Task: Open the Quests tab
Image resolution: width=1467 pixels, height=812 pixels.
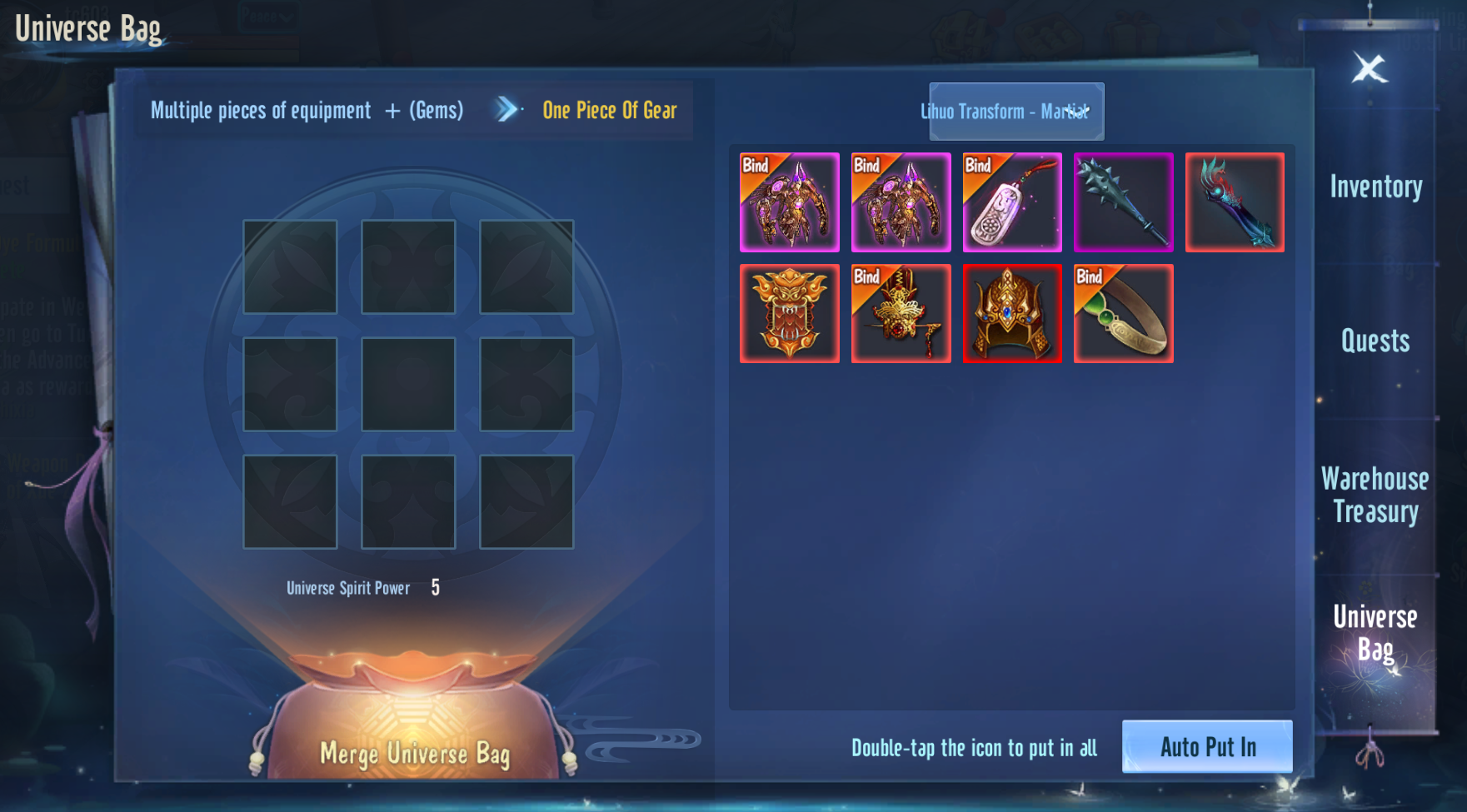Action: tap(1375, 341)
